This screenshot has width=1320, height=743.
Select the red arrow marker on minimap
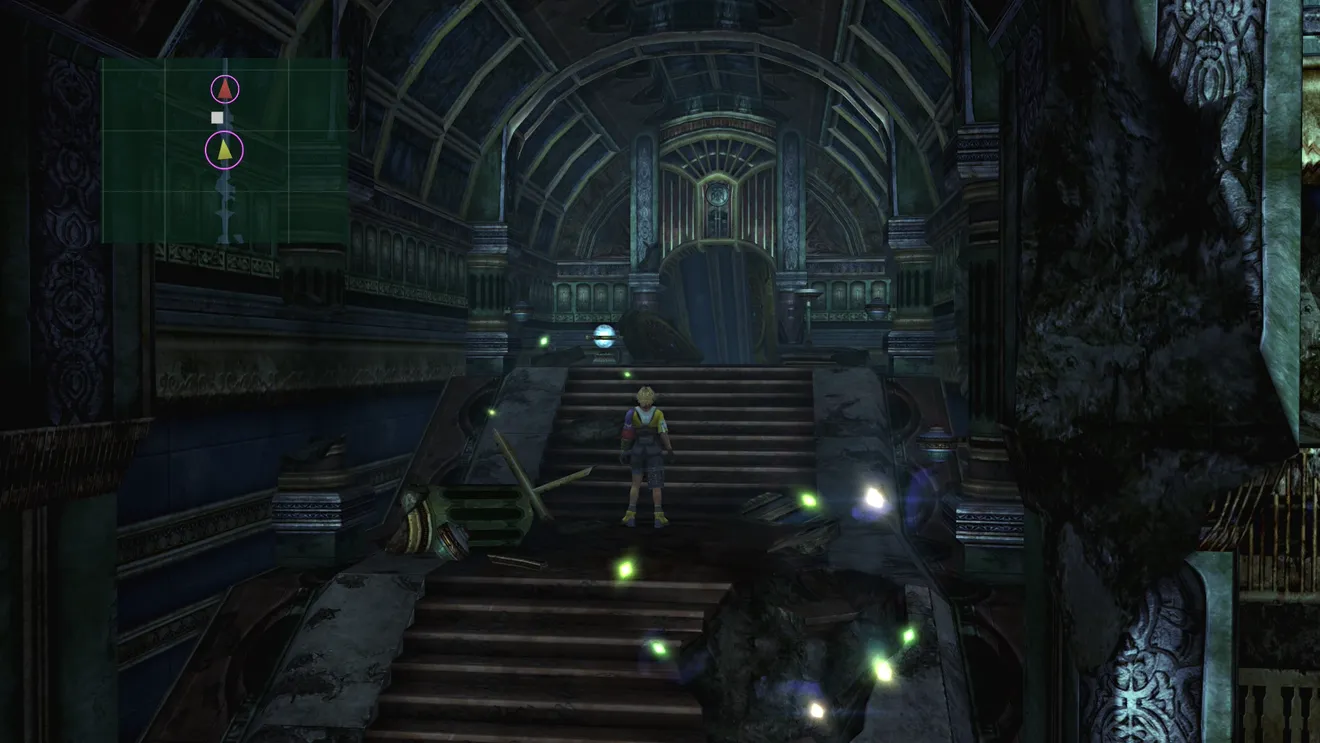click(x=226, y=90)
